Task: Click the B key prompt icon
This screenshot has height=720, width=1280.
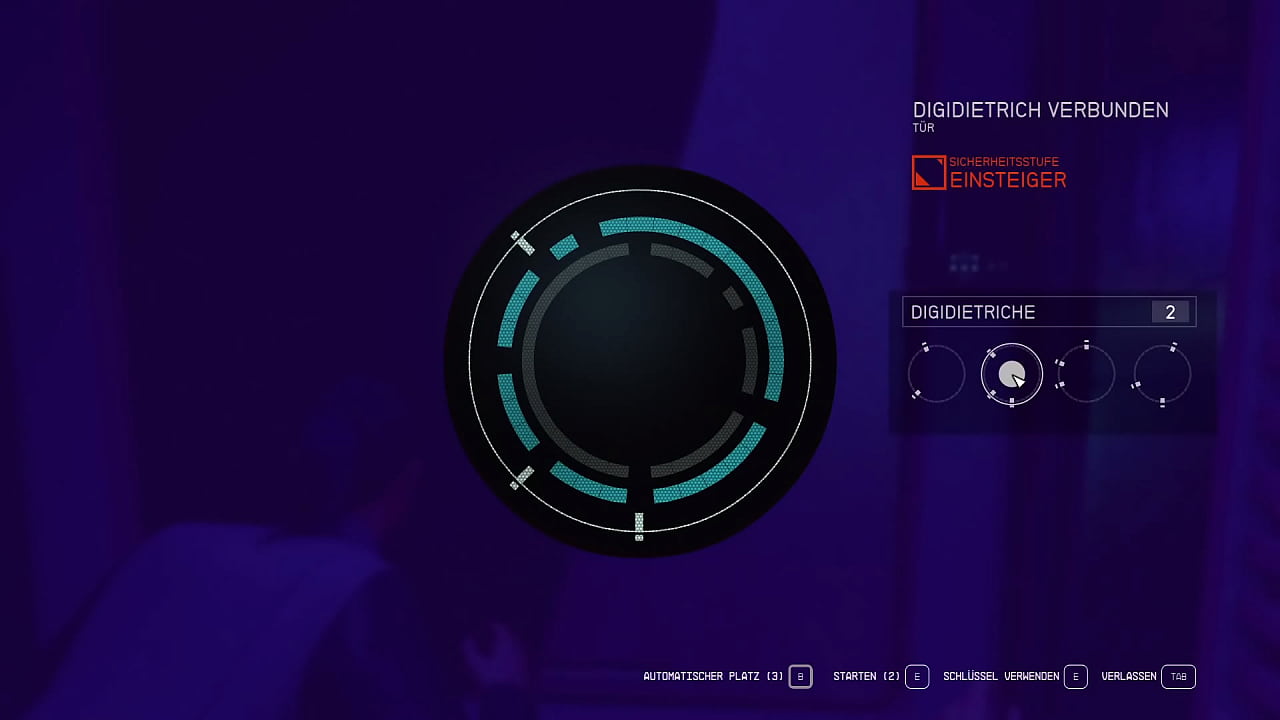Action: 799,676
